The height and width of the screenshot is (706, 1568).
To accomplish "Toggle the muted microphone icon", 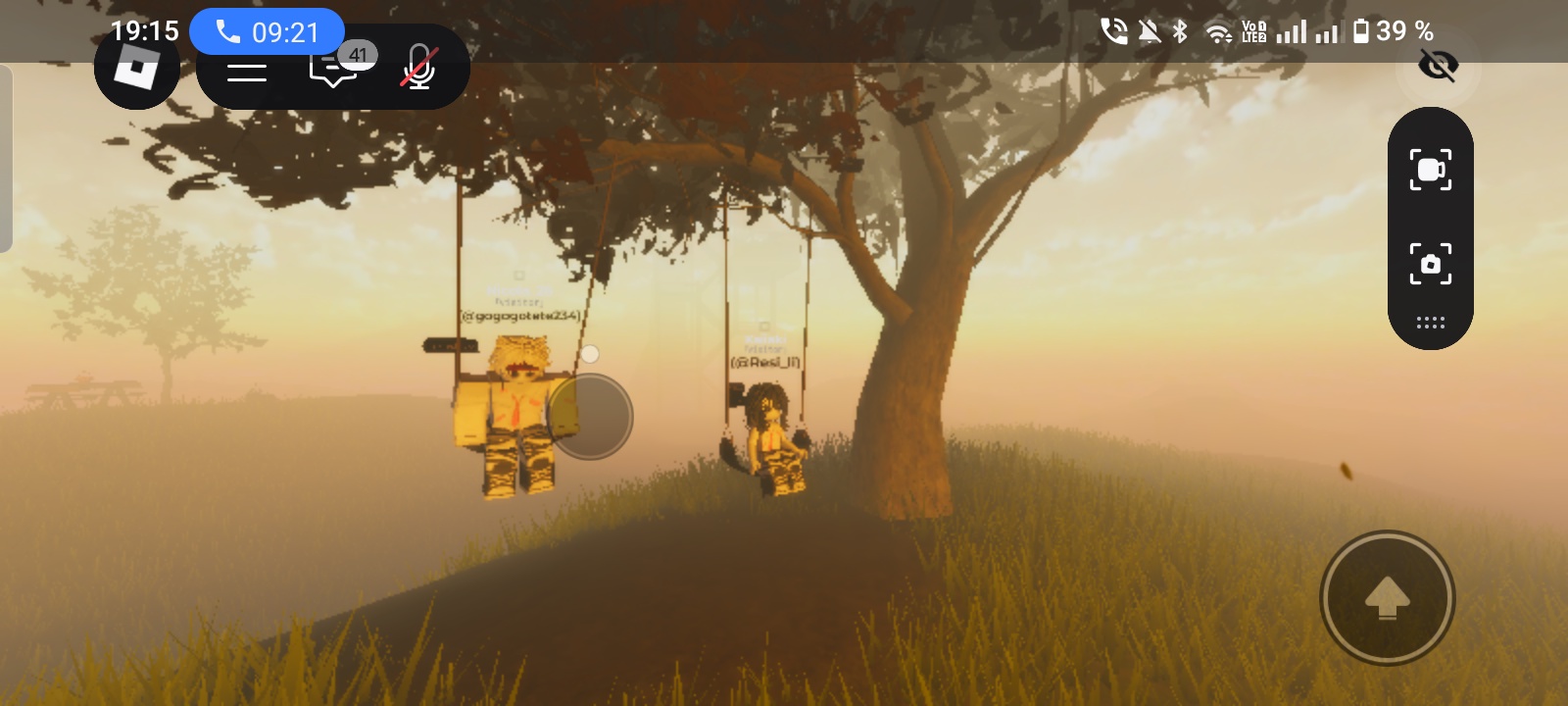I will click(419, 68).
